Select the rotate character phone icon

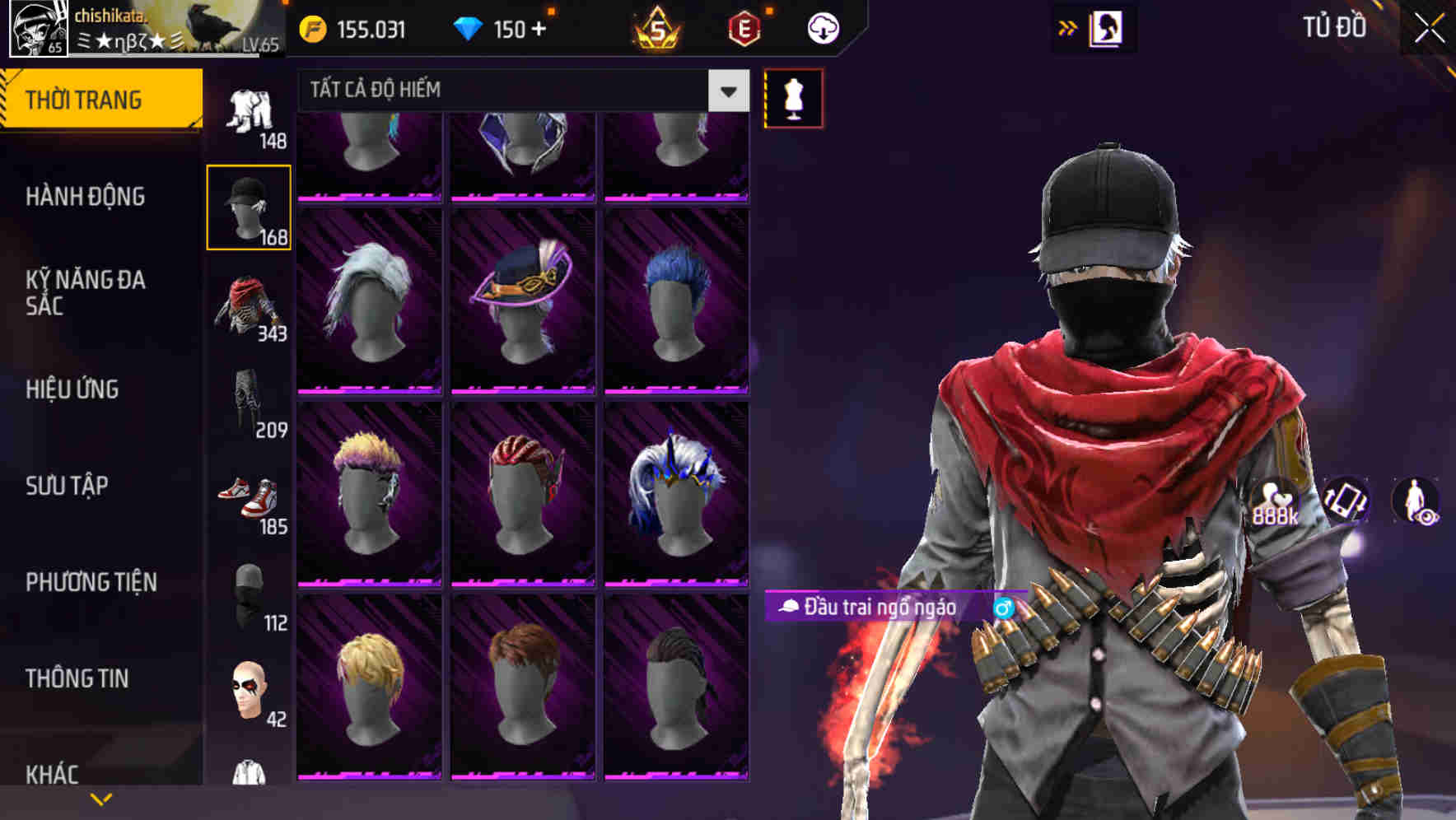pos(1344,501)
